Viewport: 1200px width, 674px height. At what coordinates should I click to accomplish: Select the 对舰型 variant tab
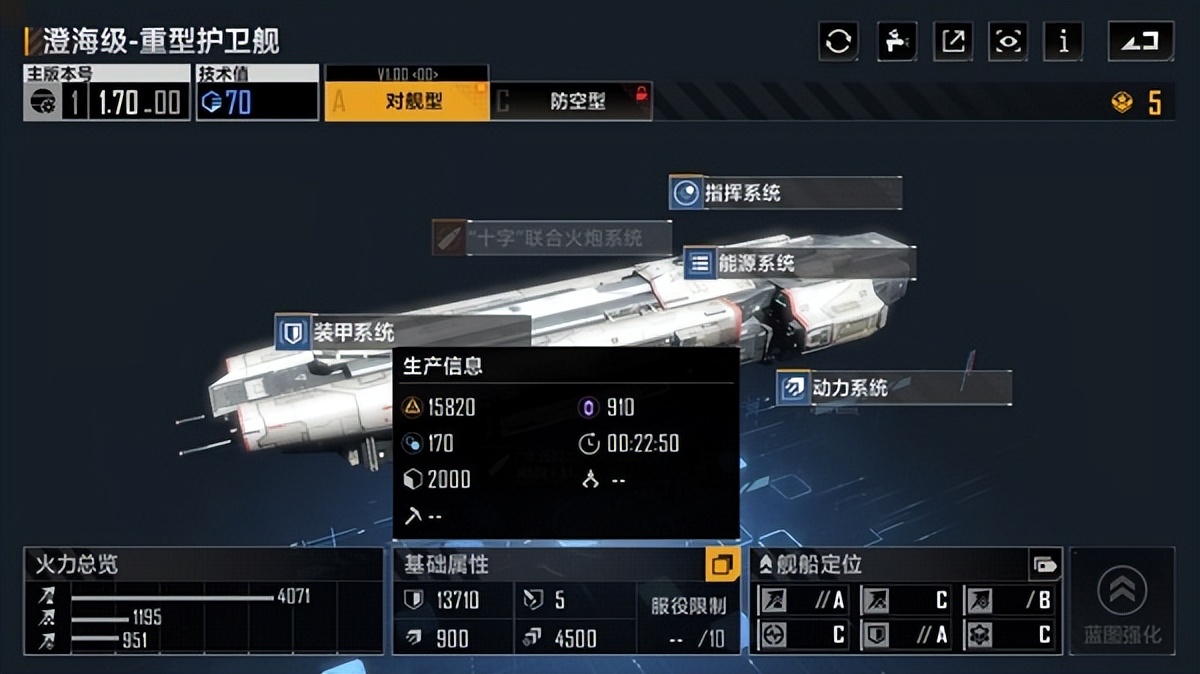[407, 101]
